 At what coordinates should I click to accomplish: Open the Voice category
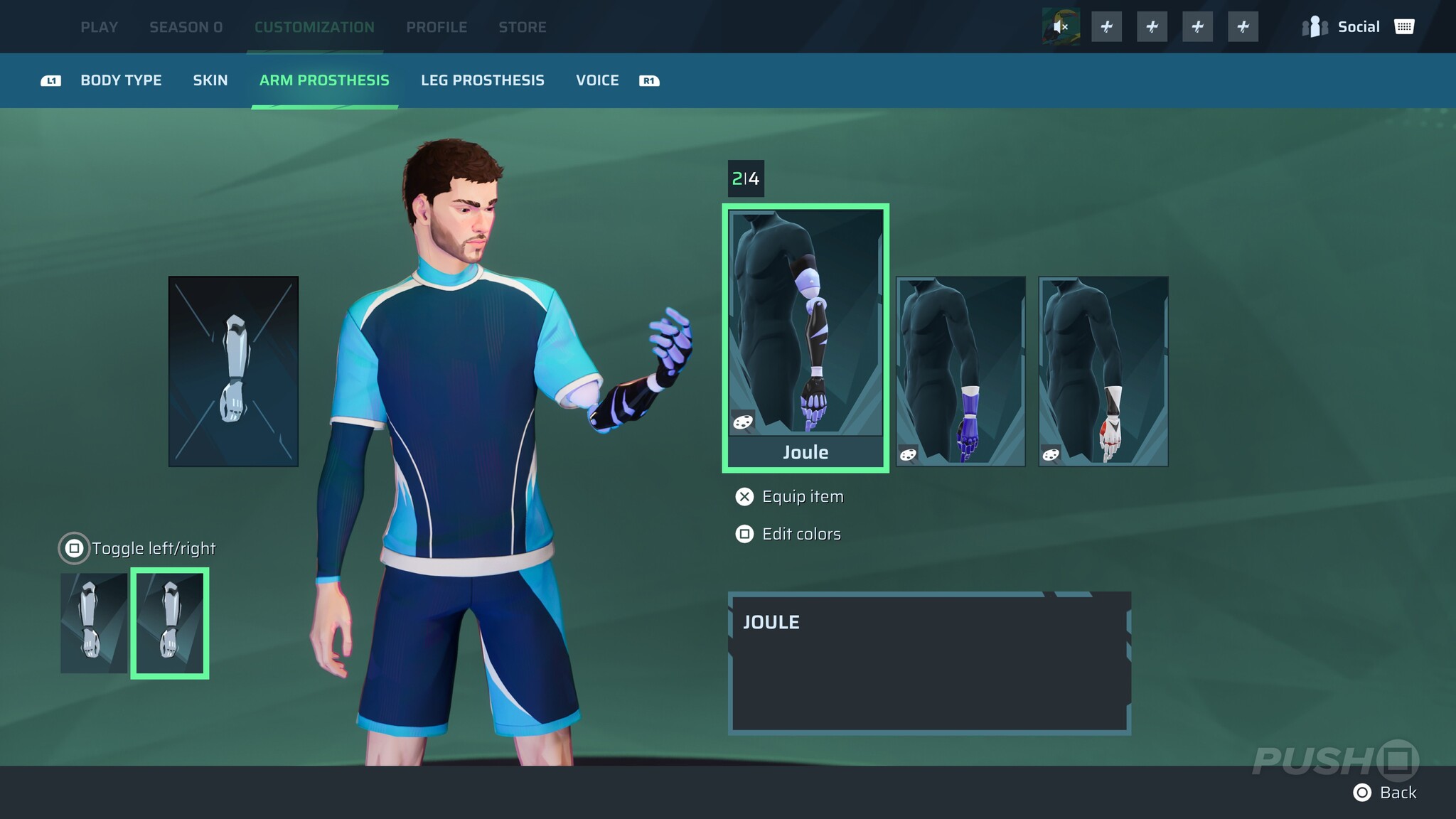click(x=597, y=80)
